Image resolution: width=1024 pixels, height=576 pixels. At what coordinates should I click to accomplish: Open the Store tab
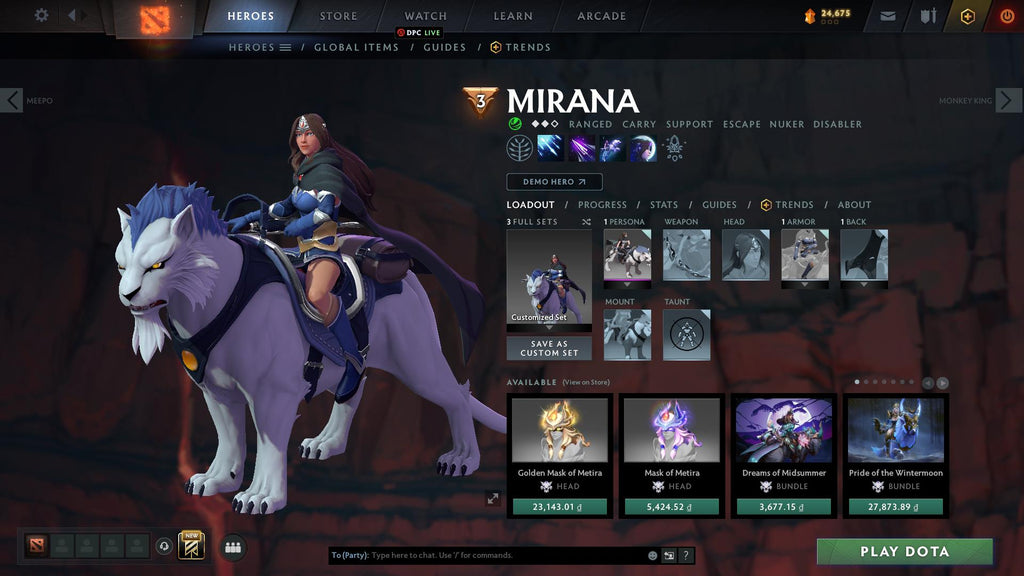(x=338, y=16)
